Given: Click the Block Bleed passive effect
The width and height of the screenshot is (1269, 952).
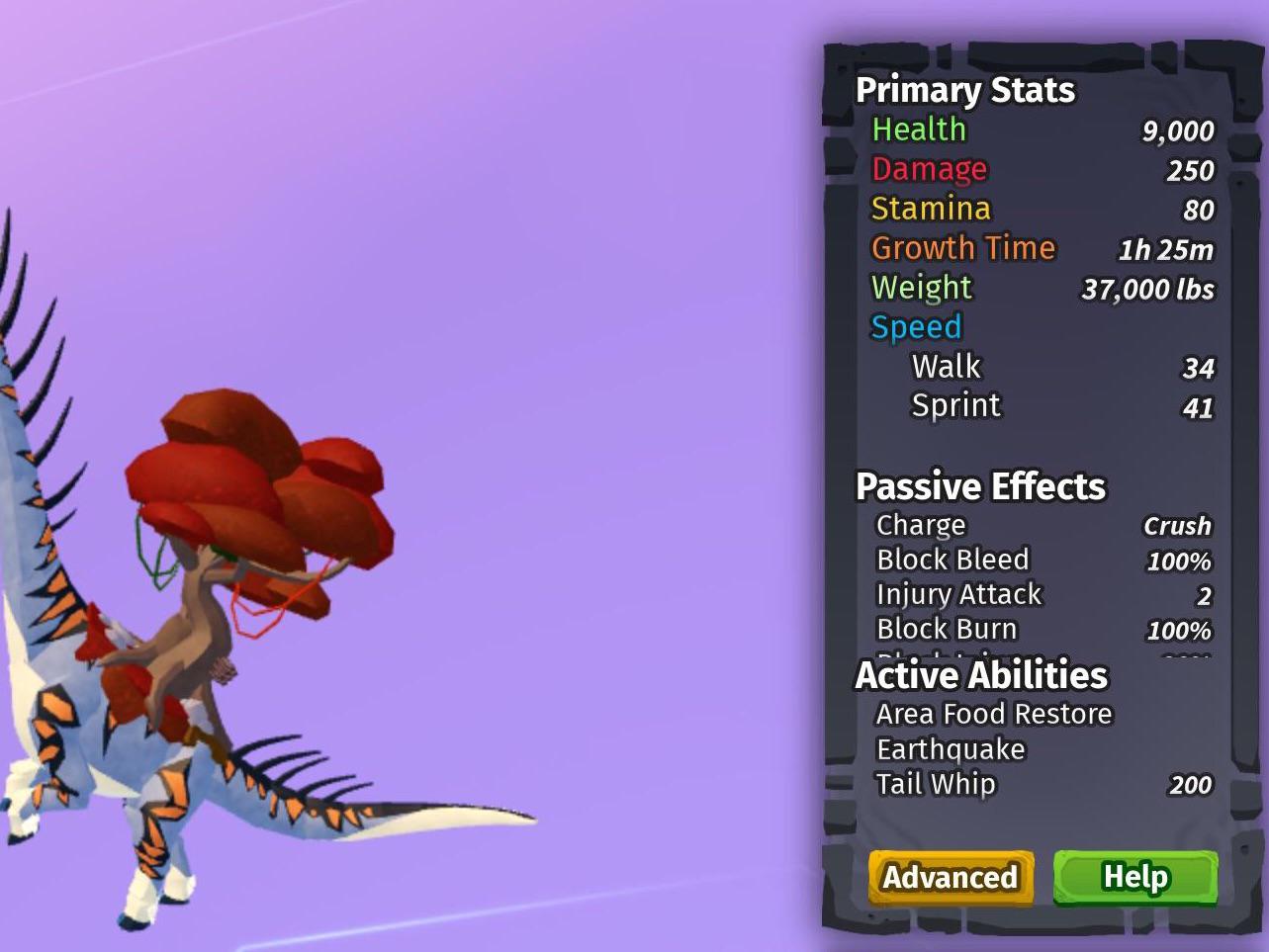Looking at the screenshot, I should tap(953, 560).
